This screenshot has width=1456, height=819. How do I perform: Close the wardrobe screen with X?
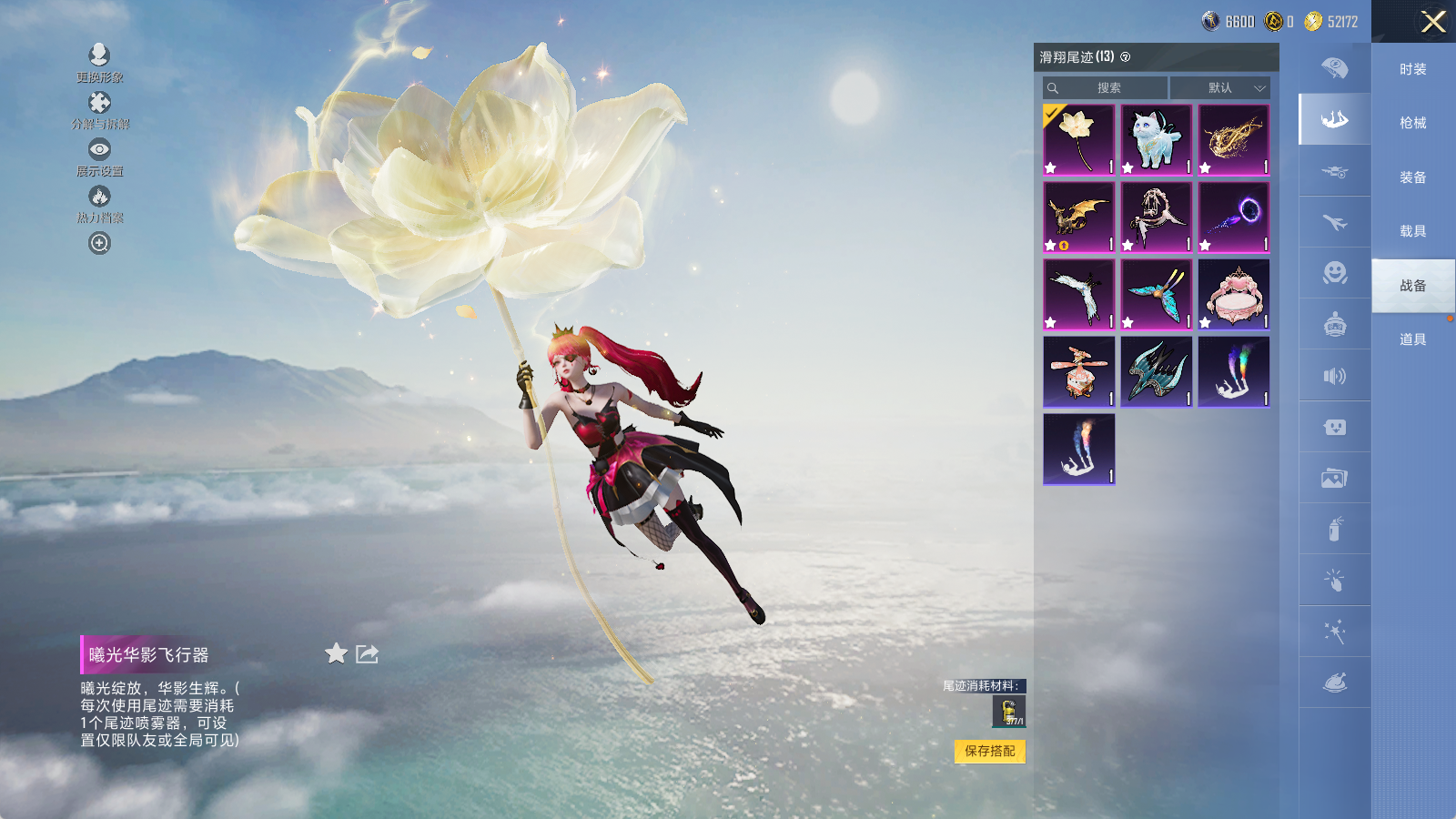tap(1433, 22)
